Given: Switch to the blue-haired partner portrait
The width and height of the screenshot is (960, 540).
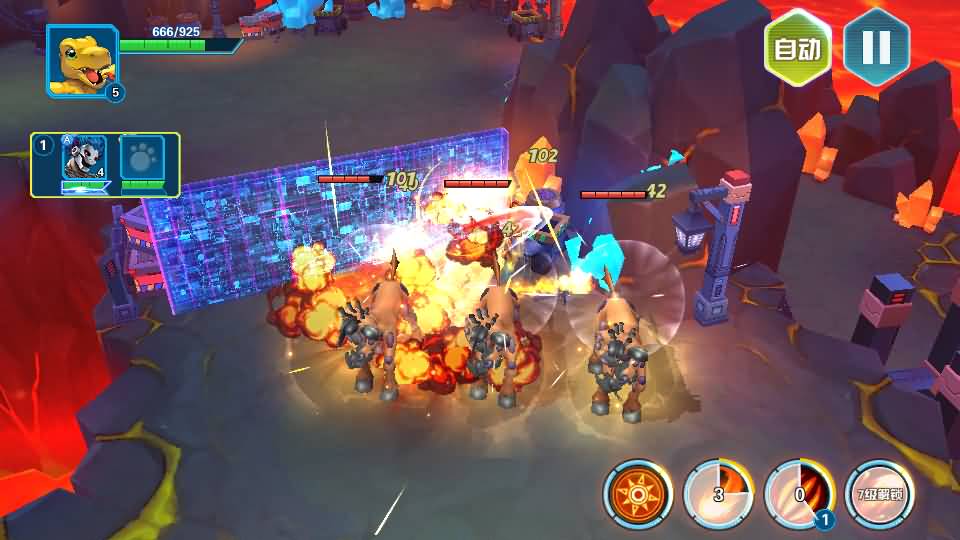Looking at the screenshot, I should pos(85,159).
